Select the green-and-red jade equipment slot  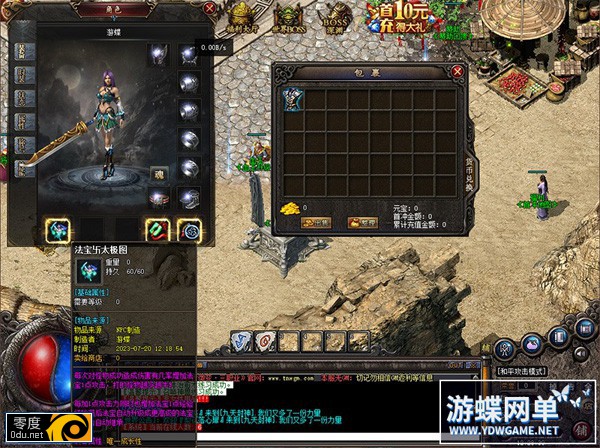pyautogui.click(x=157, y=230)
